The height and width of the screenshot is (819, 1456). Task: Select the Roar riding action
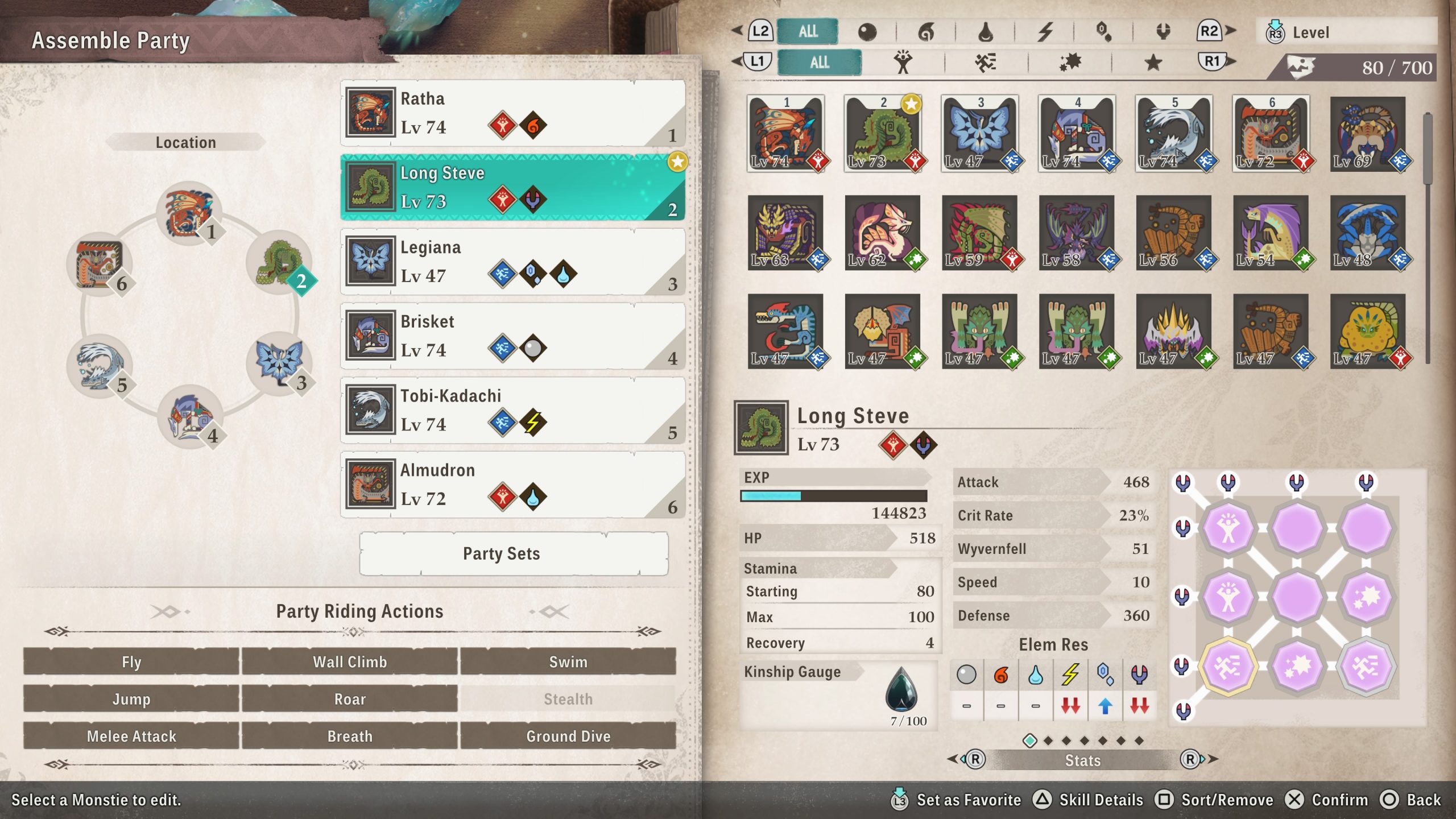coord(349,699)
